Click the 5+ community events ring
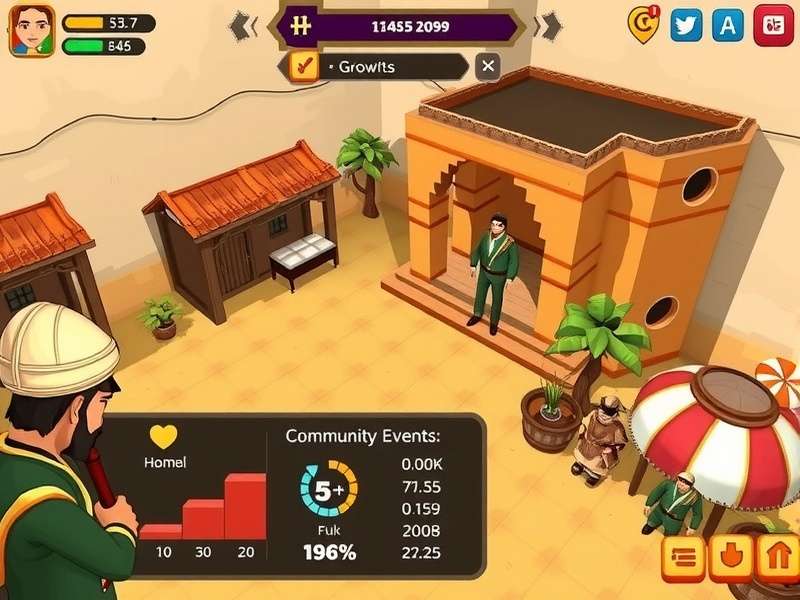 tap(329, 489)
